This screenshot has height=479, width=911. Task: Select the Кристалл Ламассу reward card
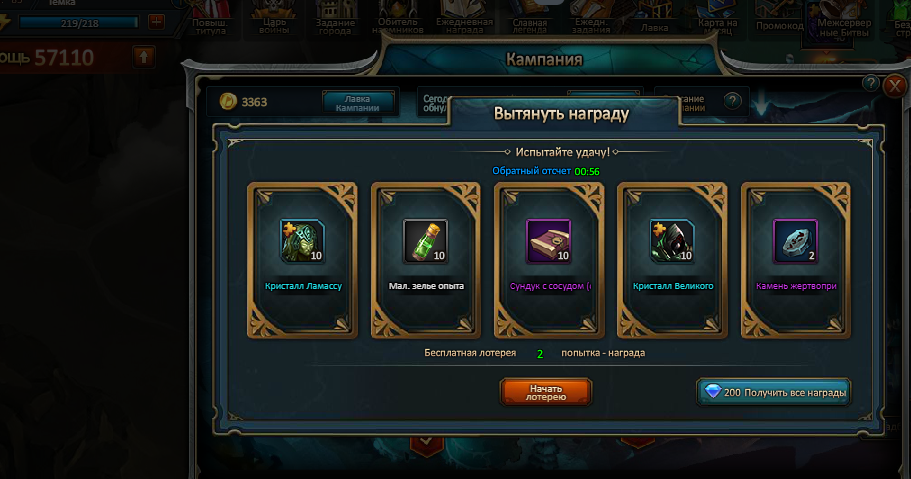[303, 262]
